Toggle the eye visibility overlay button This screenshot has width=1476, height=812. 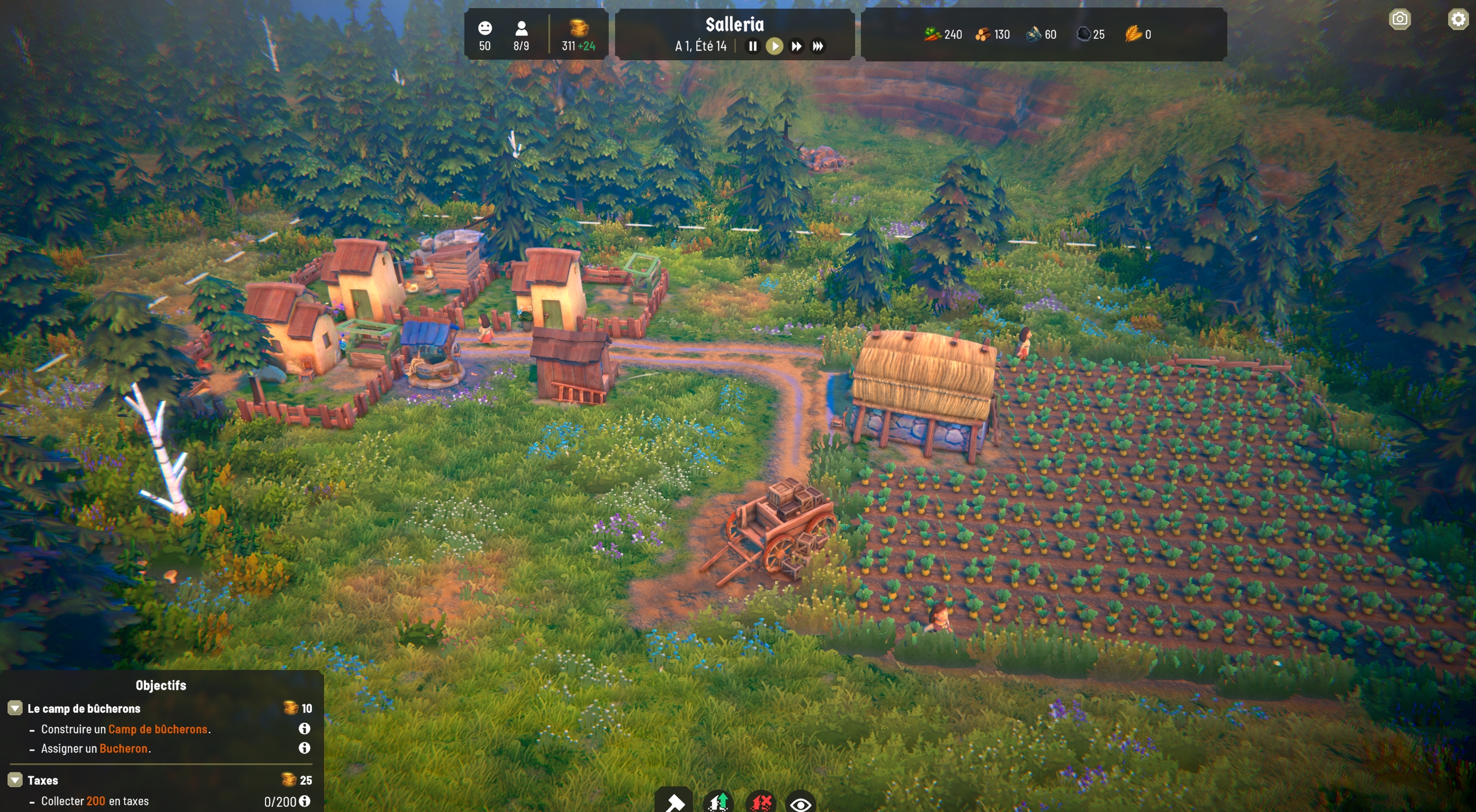tap(801, 804)
